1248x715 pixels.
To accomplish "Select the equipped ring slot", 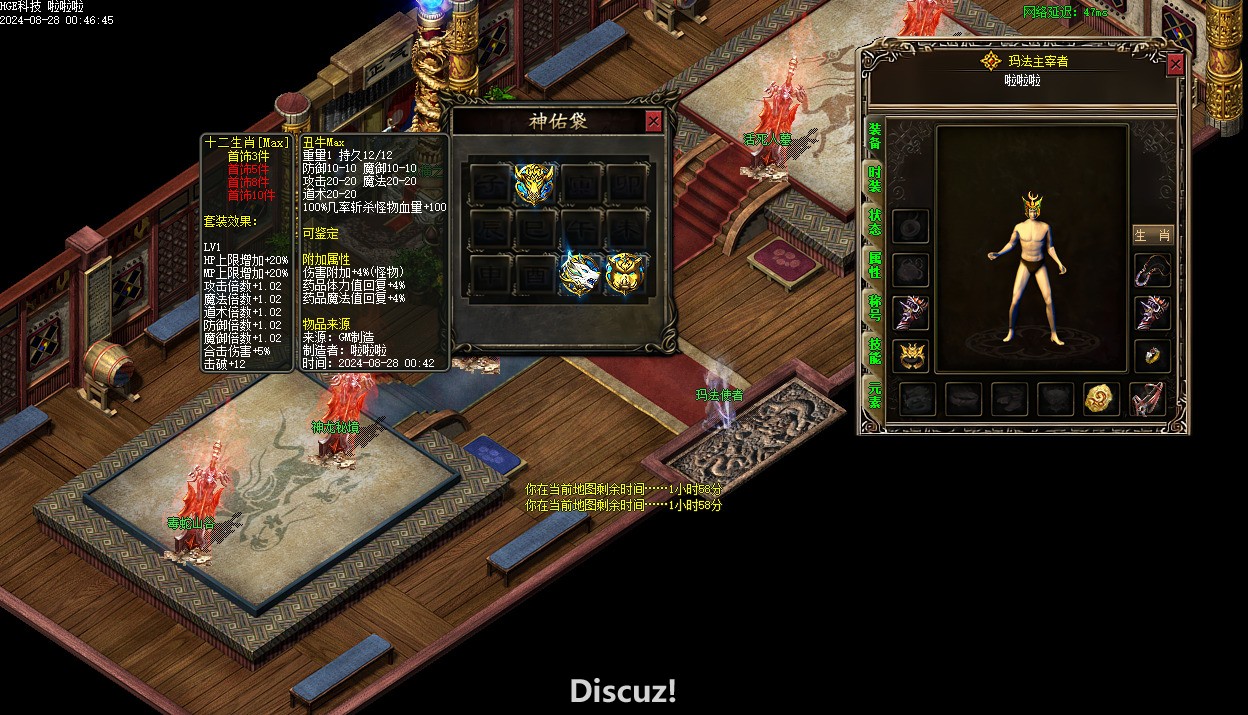I will click(1152, 355).
